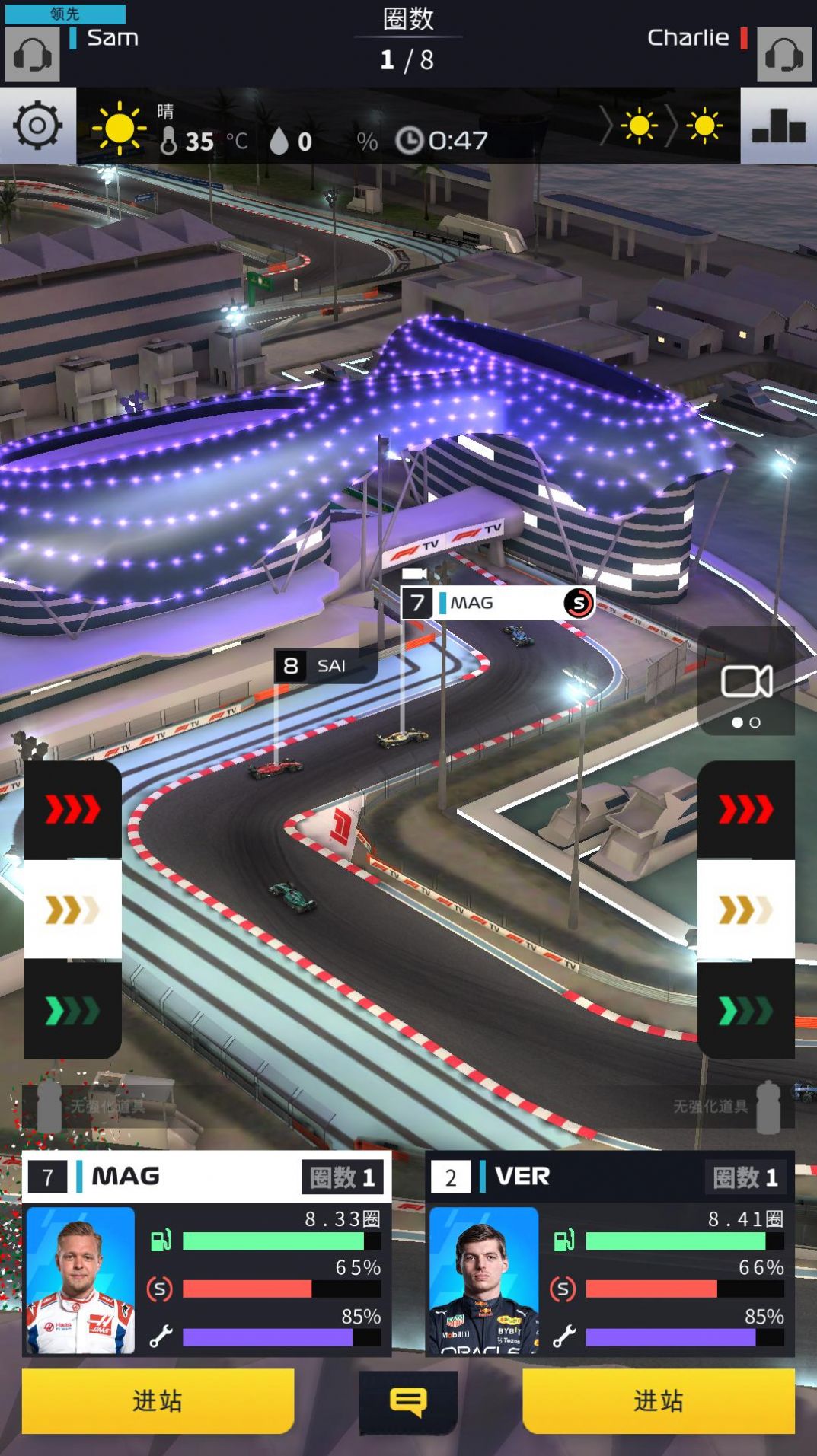Pit MAG with the 进站 button
Screen dimensions: 817x1456
pyautogui.click(x=158, y=1400)
